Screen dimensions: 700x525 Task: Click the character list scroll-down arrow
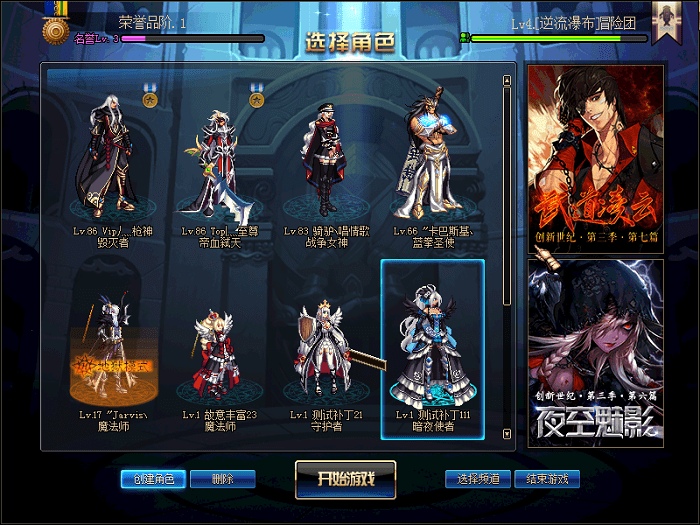pyautogui.click(x=507, y=435)
